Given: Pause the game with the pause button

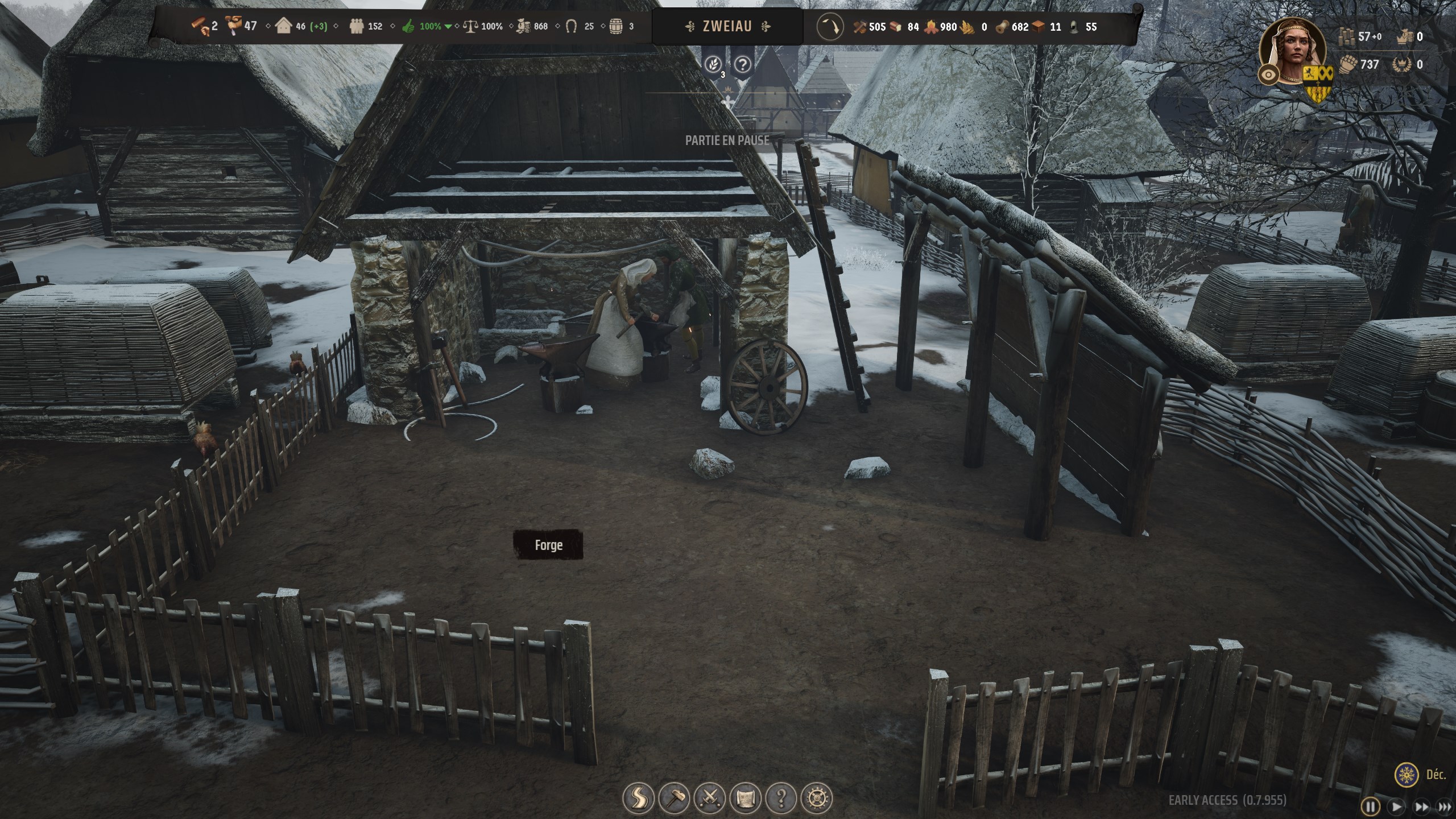Looking at the screenshot, I should coord(1371,806).
